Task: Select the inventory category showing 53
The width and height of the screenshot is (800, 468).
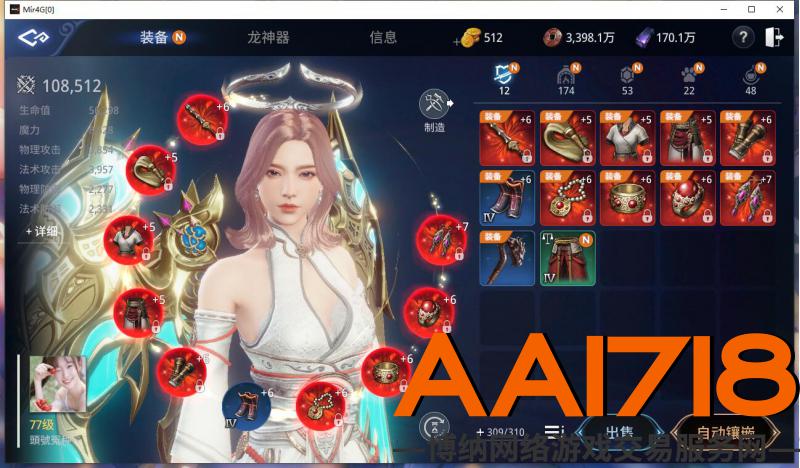Action: 627,78
